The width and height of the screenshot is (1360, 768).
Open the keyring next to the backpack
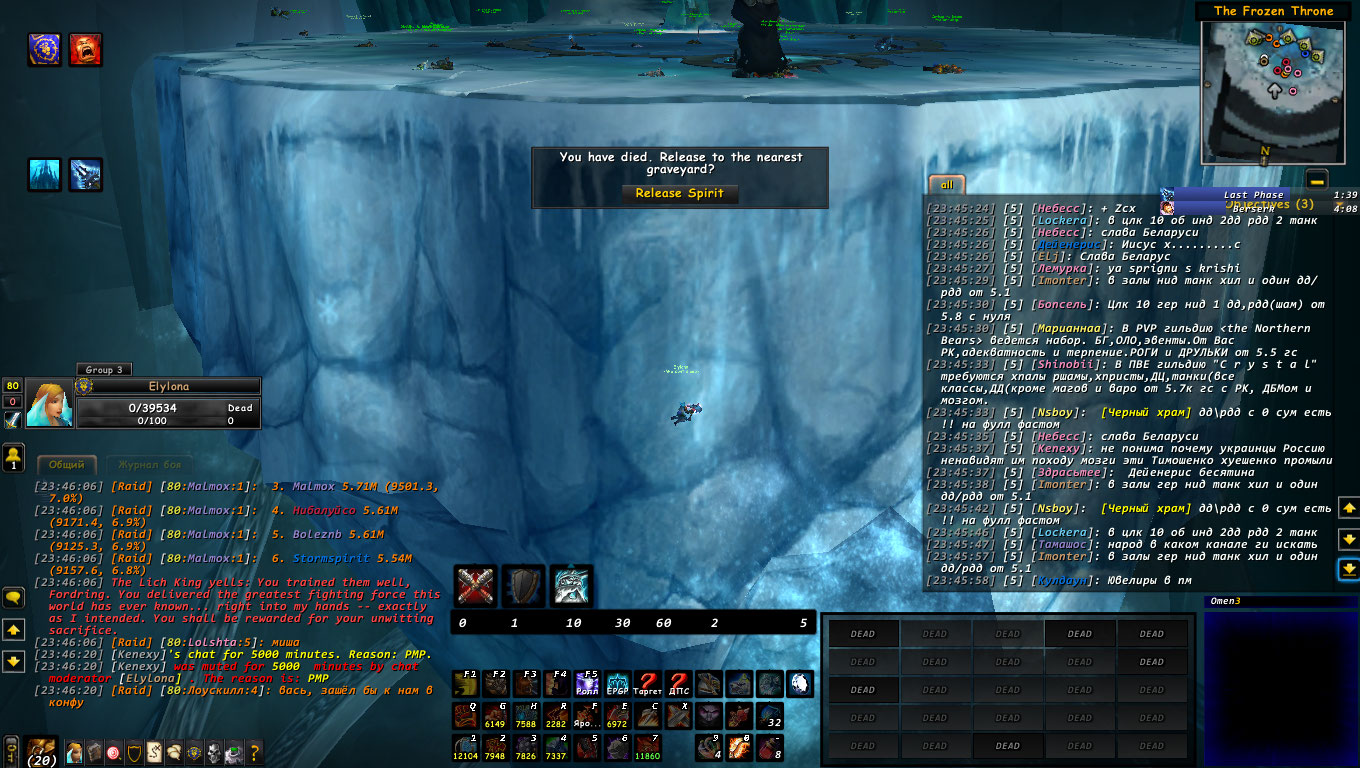(x=11, y=750)
